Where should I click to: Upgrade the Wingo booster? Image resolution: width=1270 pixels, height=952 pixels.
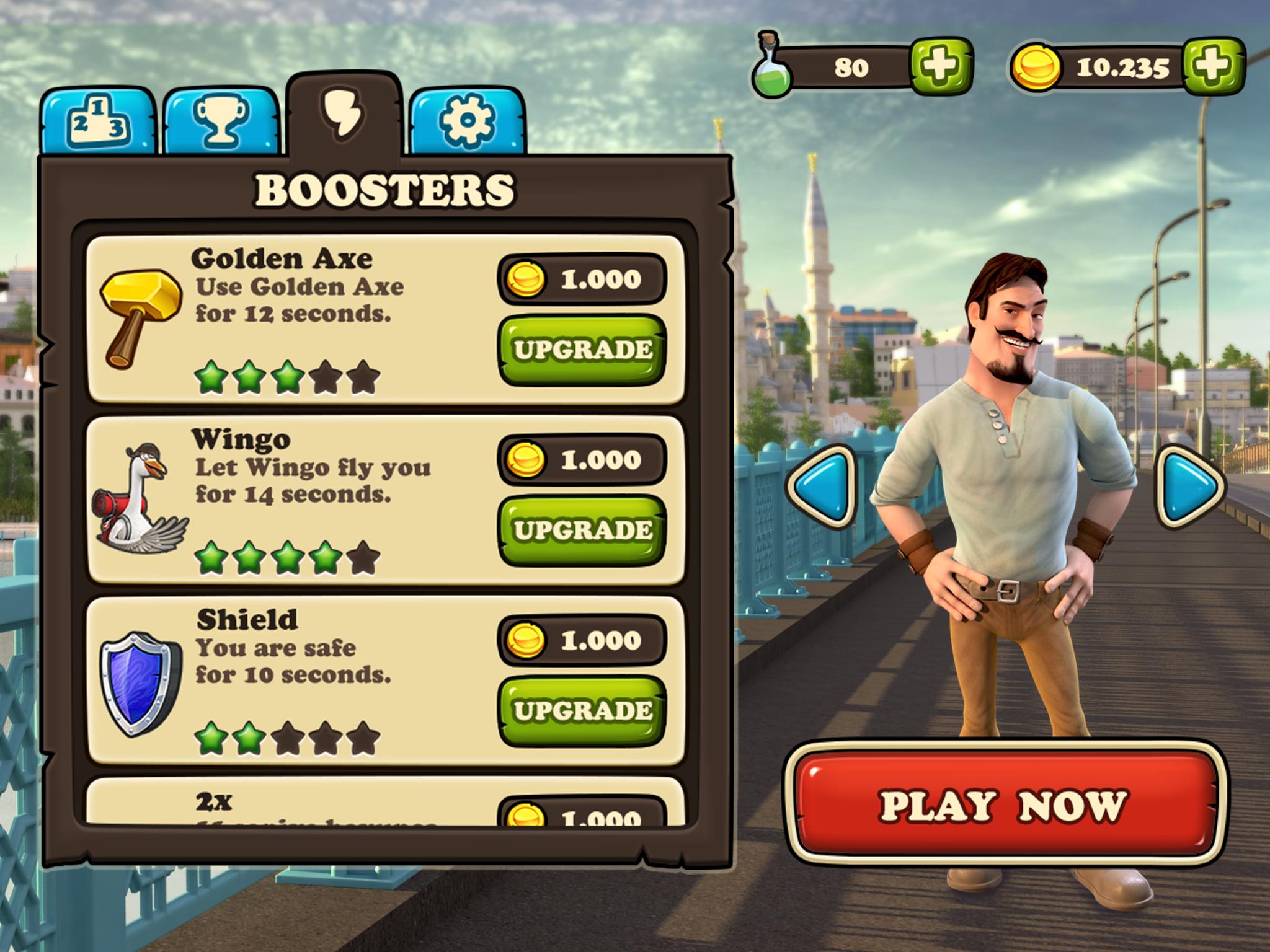[582, 530]
